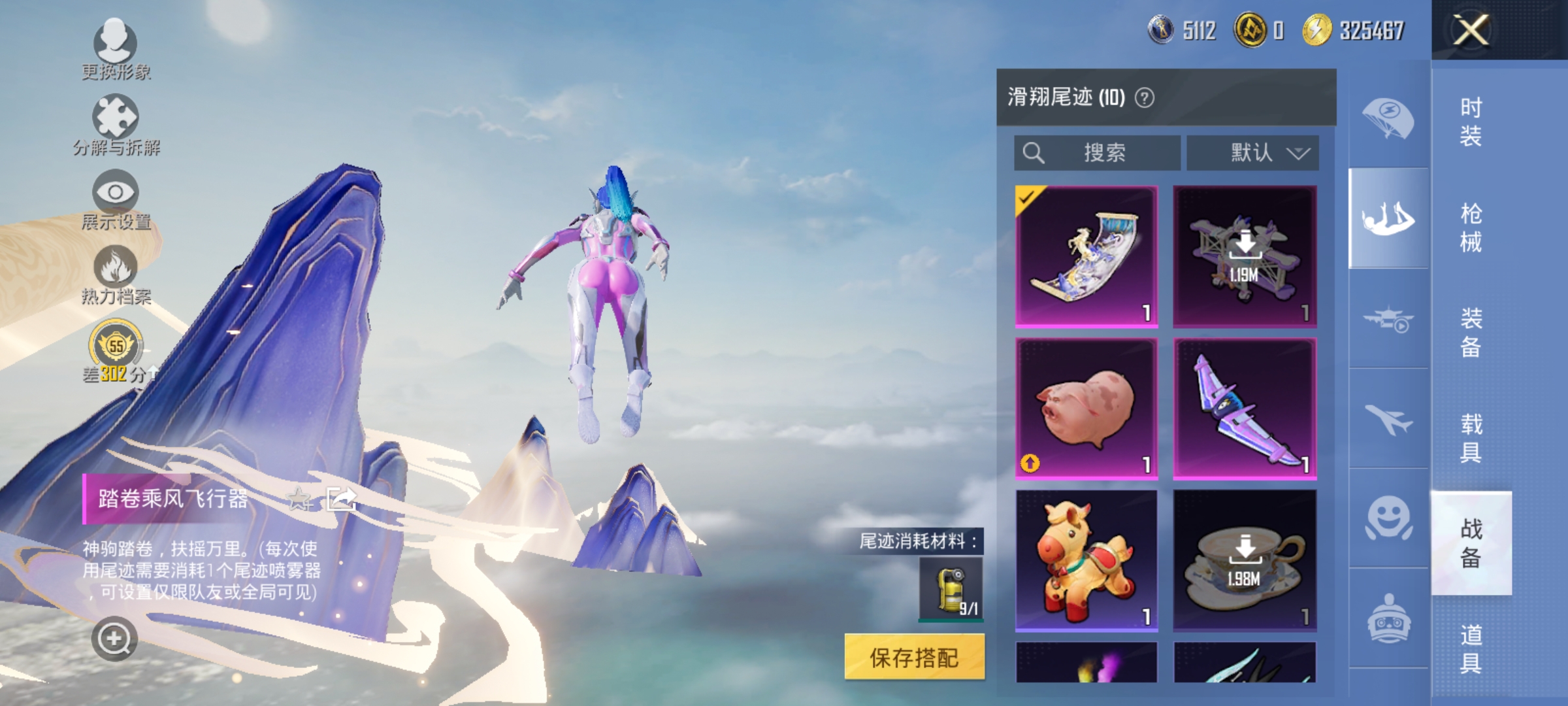1568x706 pixels.
Task: Click 更换形象 to change character appearance
Action: pyautogui.click(x=114, y=49)
